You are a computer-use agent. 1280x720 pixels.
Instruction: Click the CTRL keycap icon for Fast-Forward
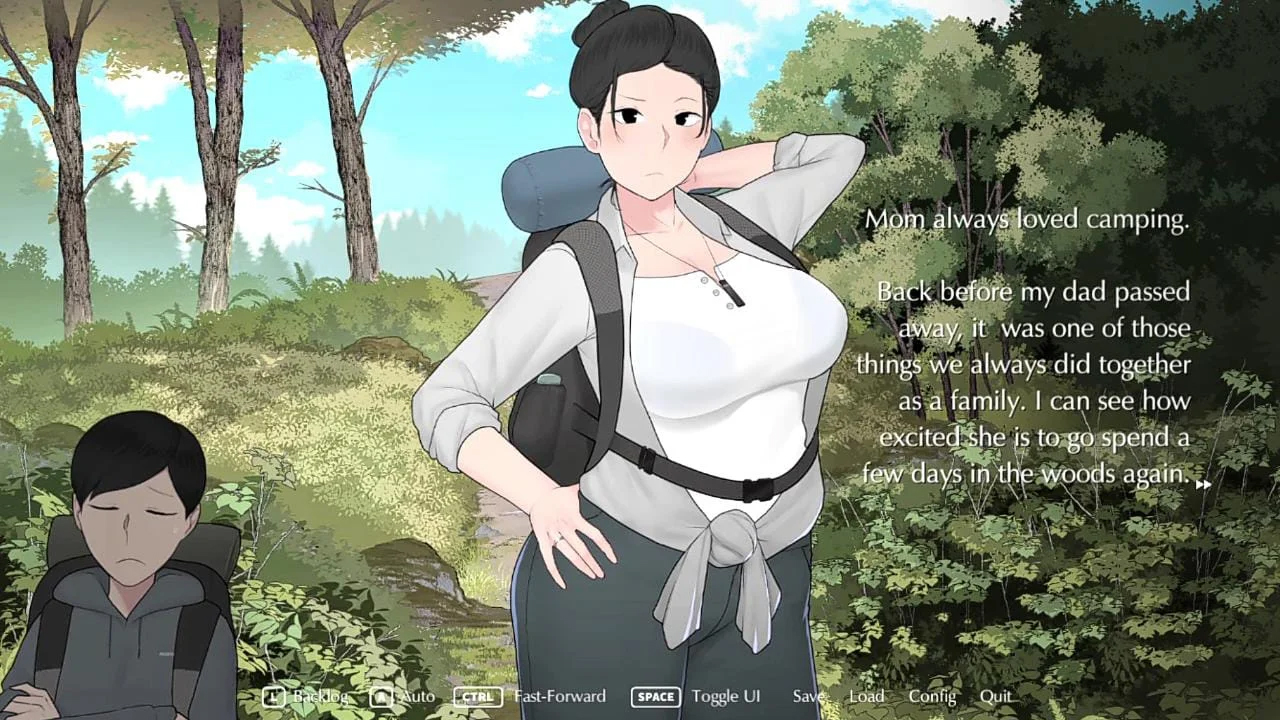click(x=477, y=697)
